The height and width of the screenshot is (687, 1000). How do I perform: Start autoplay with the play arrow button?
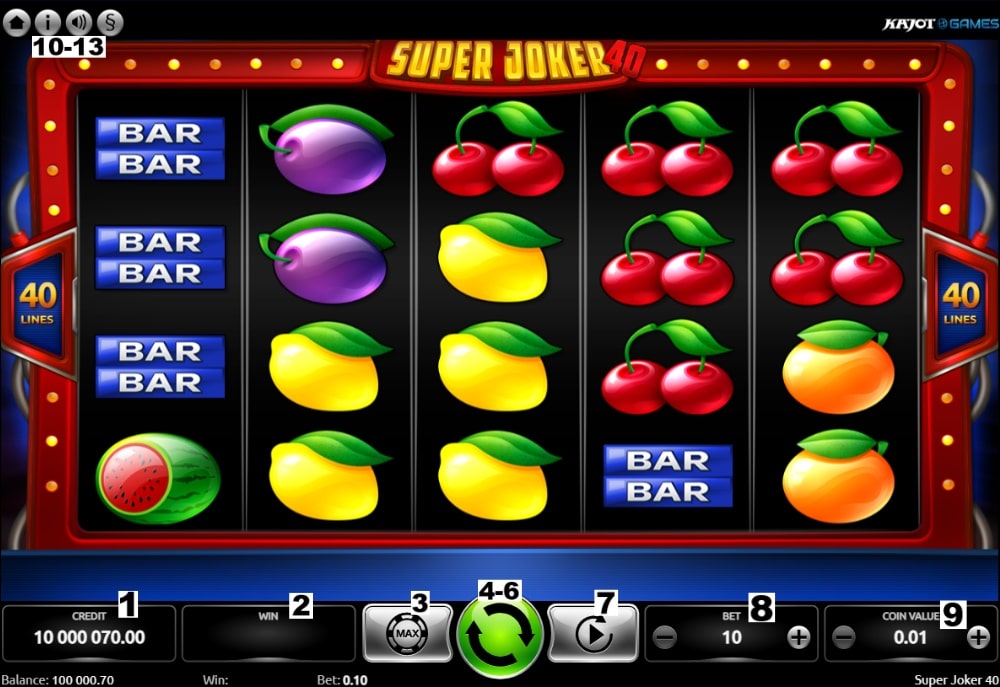pyautogui.click(x=593, y=635)
